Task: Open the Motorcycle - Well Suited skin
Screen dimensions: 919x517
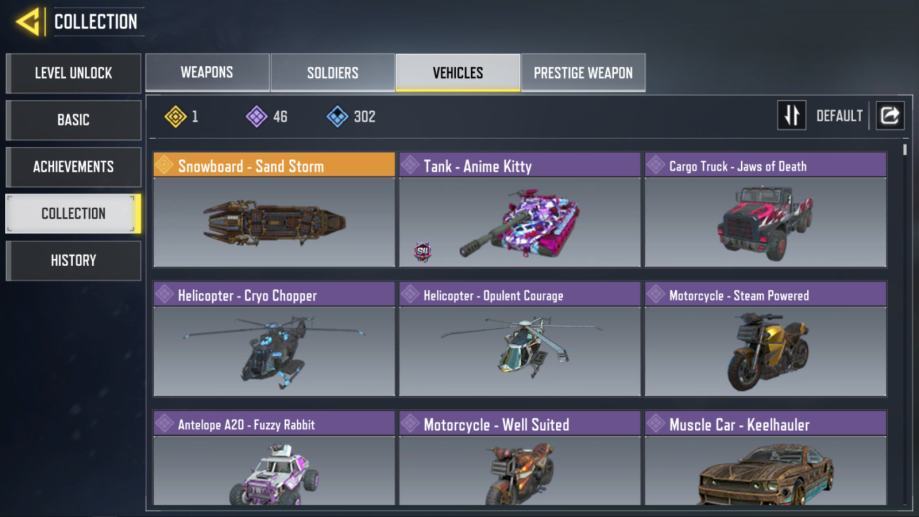Action: tap(519, 459)
